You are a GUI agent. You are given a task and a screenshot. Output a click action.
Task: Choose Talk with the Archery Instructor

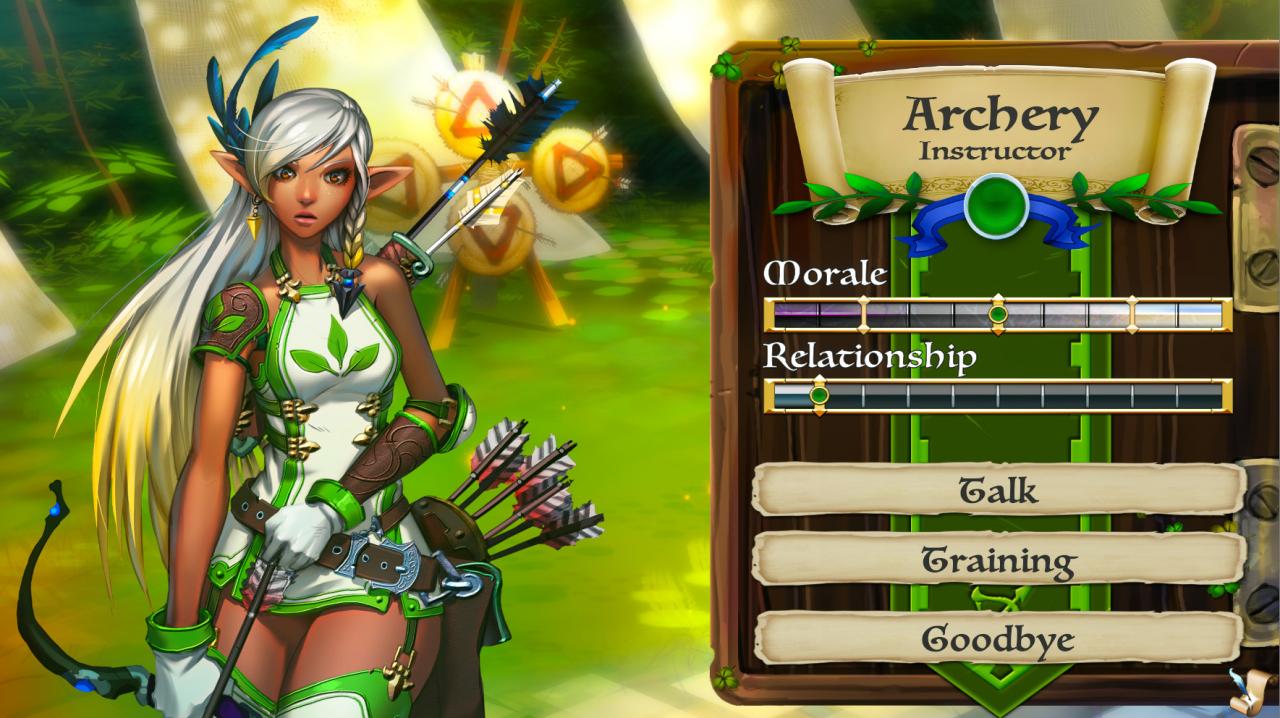[998, 489]
